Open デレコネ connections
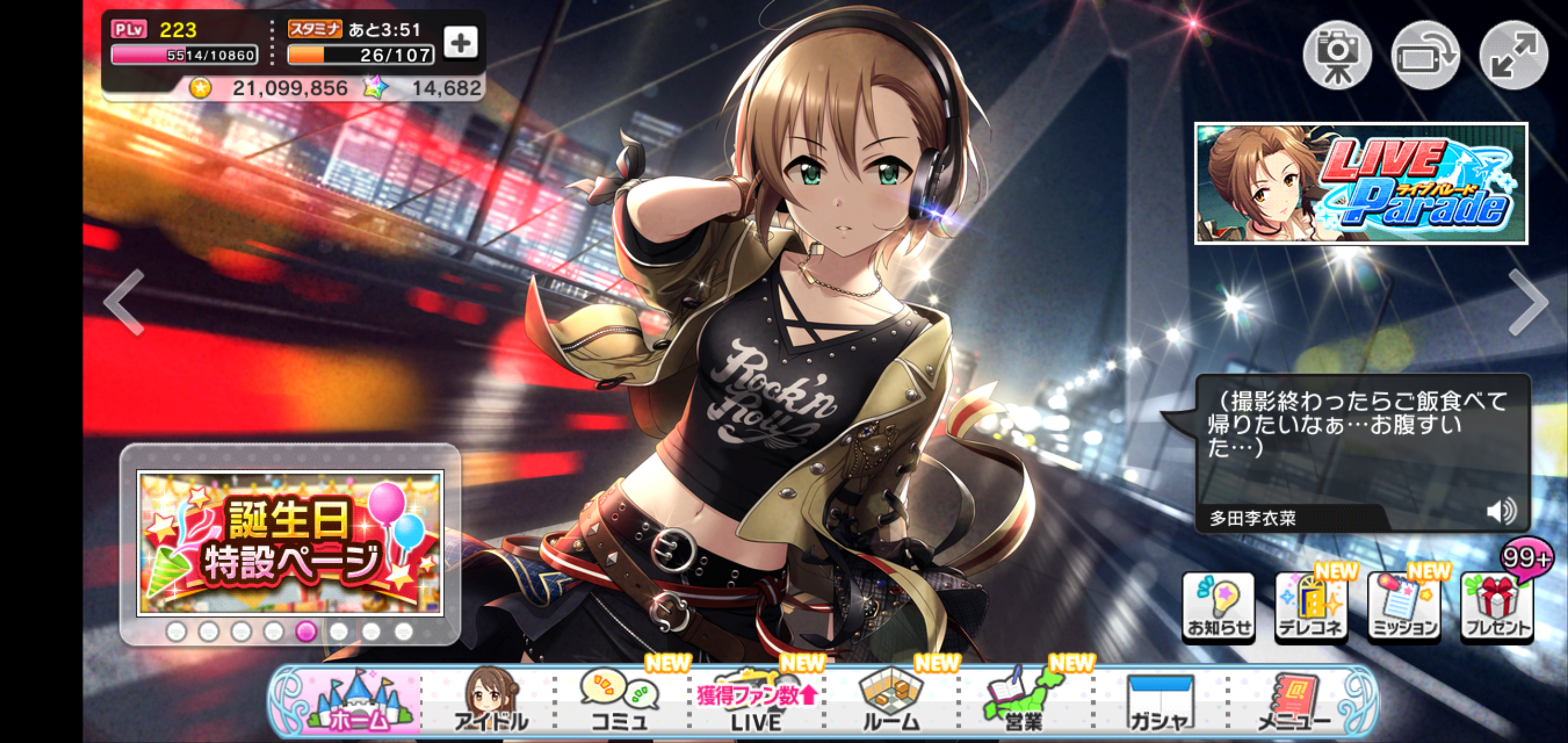The height and width of the screenshot is (743, 1568). point(1311,607)
